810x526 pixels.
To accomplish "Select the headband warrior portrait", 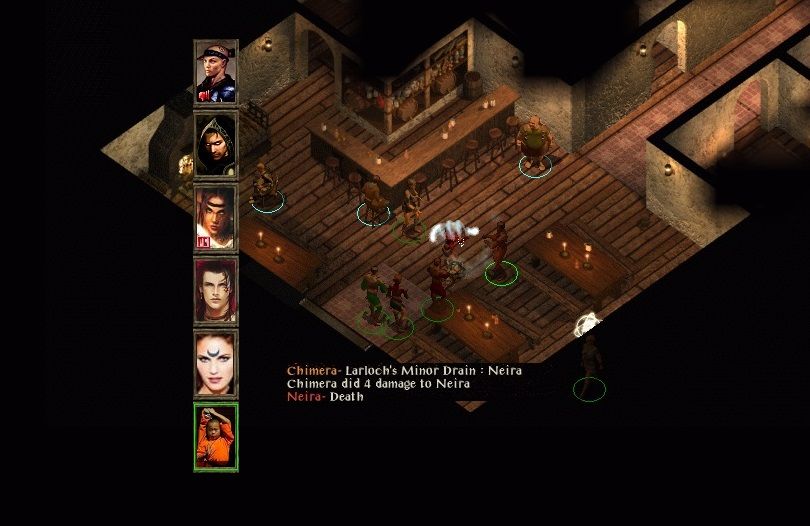I will tap(216, 72).
